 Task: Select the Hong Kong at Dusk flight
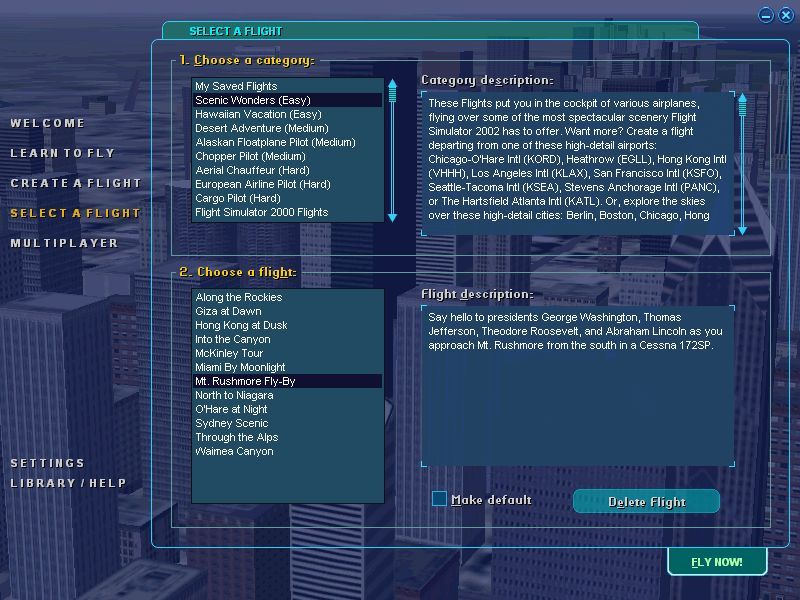pyautogui.click(x=241, y=325)
